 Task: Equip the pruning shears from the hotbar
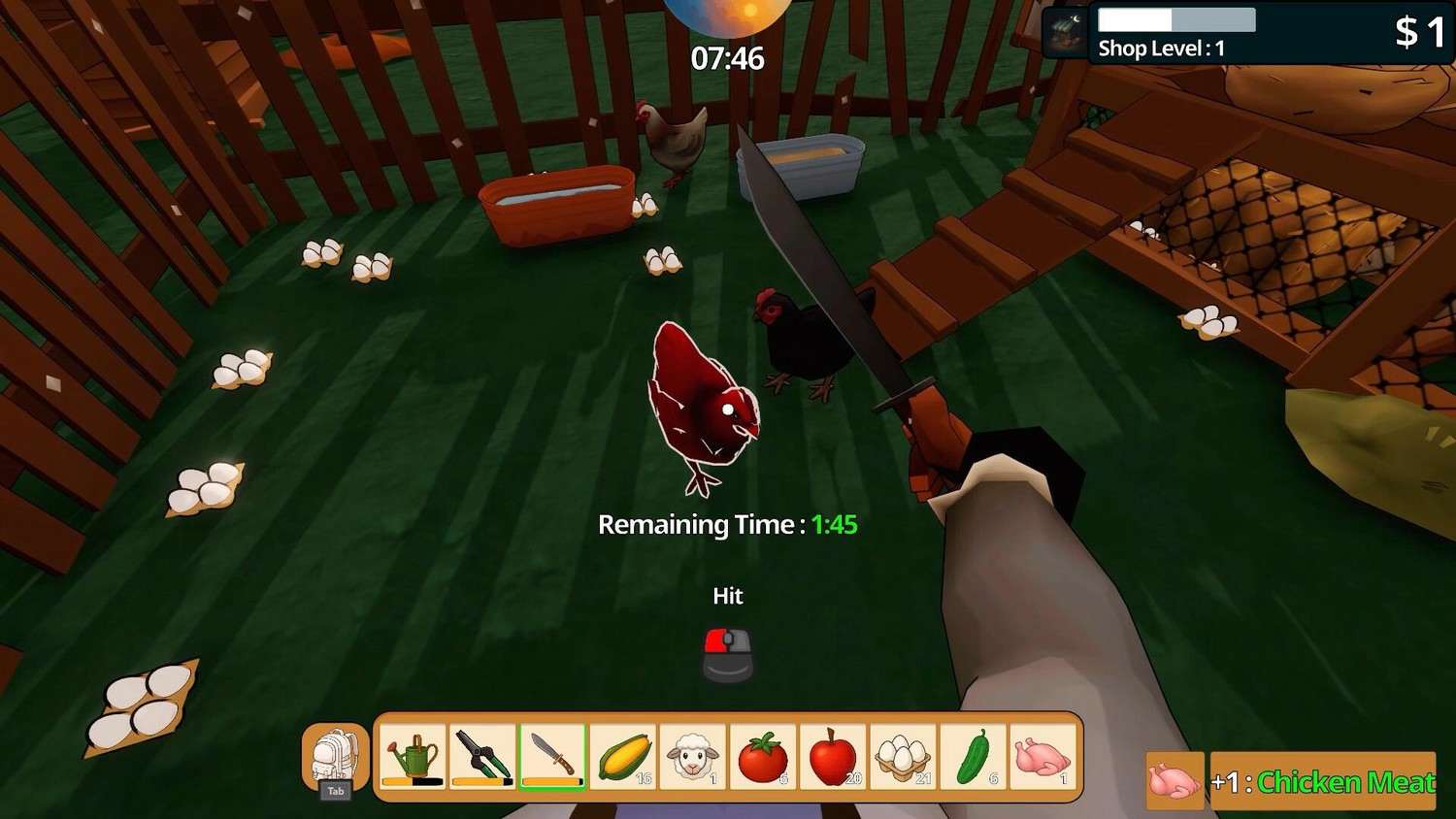pos(482,757)
